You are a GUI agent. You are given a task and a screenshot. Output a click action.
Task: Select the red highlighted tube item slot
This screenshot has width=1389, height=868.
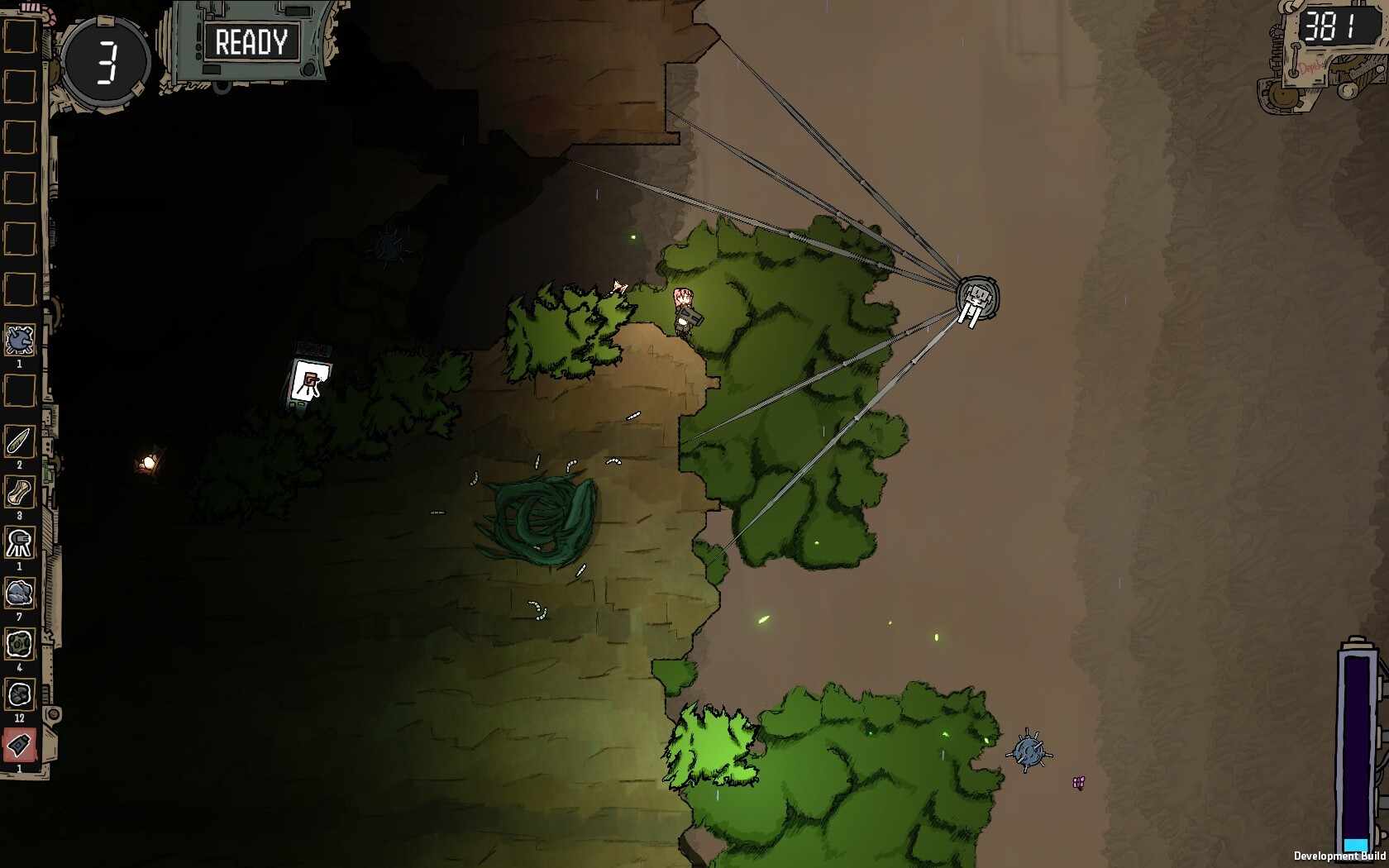tap(20, 745)
